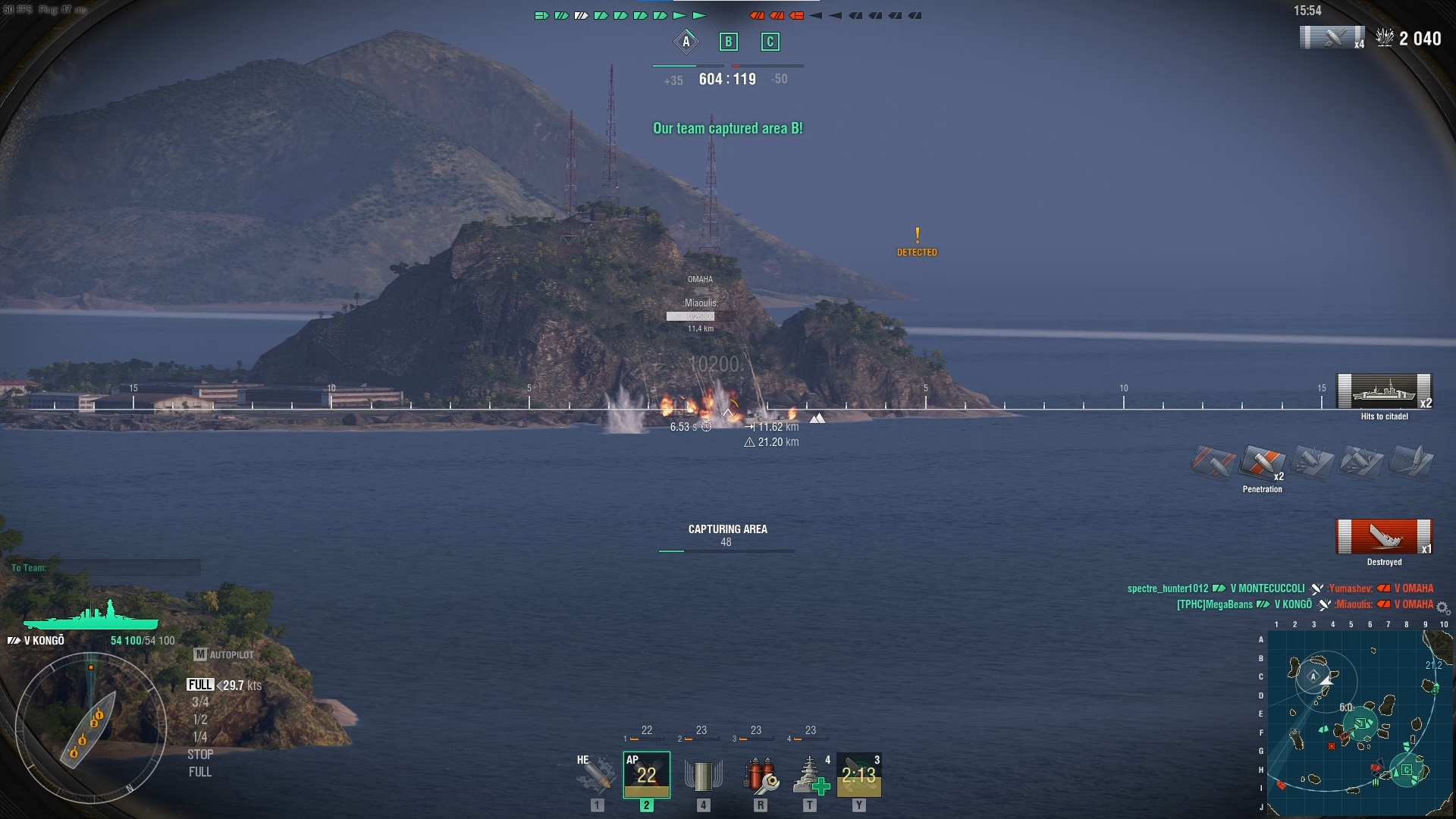This screenshot has height=819, width=1456.
Task: Switch to AP shells
Action: (646, 774)
